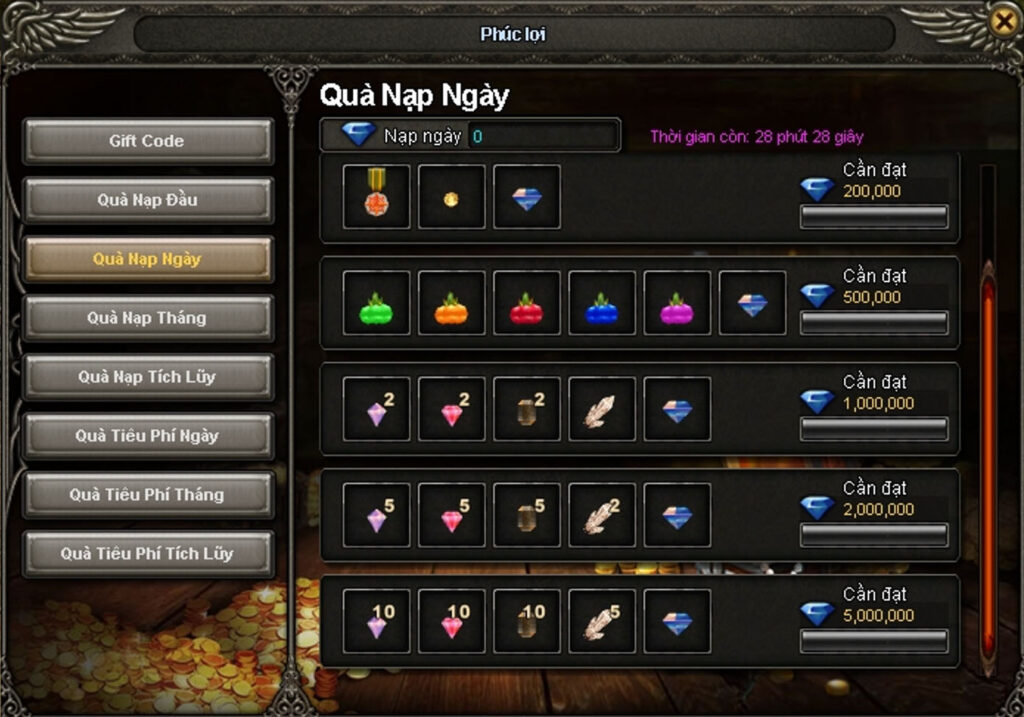This screenshot has width=1024, height=717.
Task: Select the red fruit reward slot
Action: 527,303
